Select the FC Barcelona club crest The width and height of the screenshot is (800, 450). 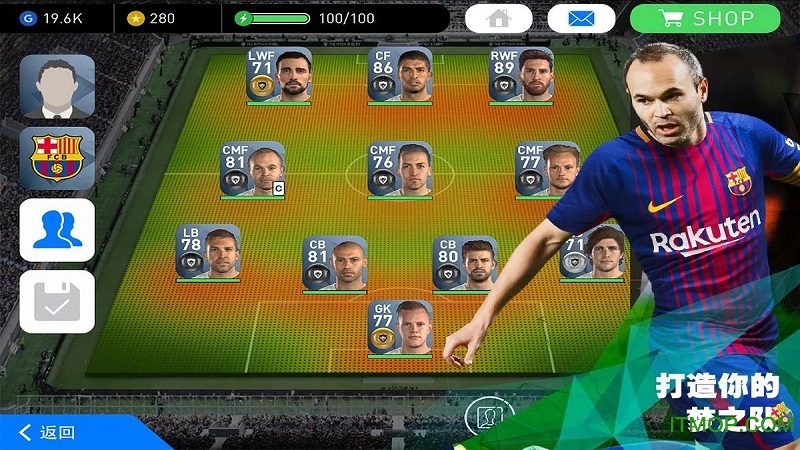57,159
